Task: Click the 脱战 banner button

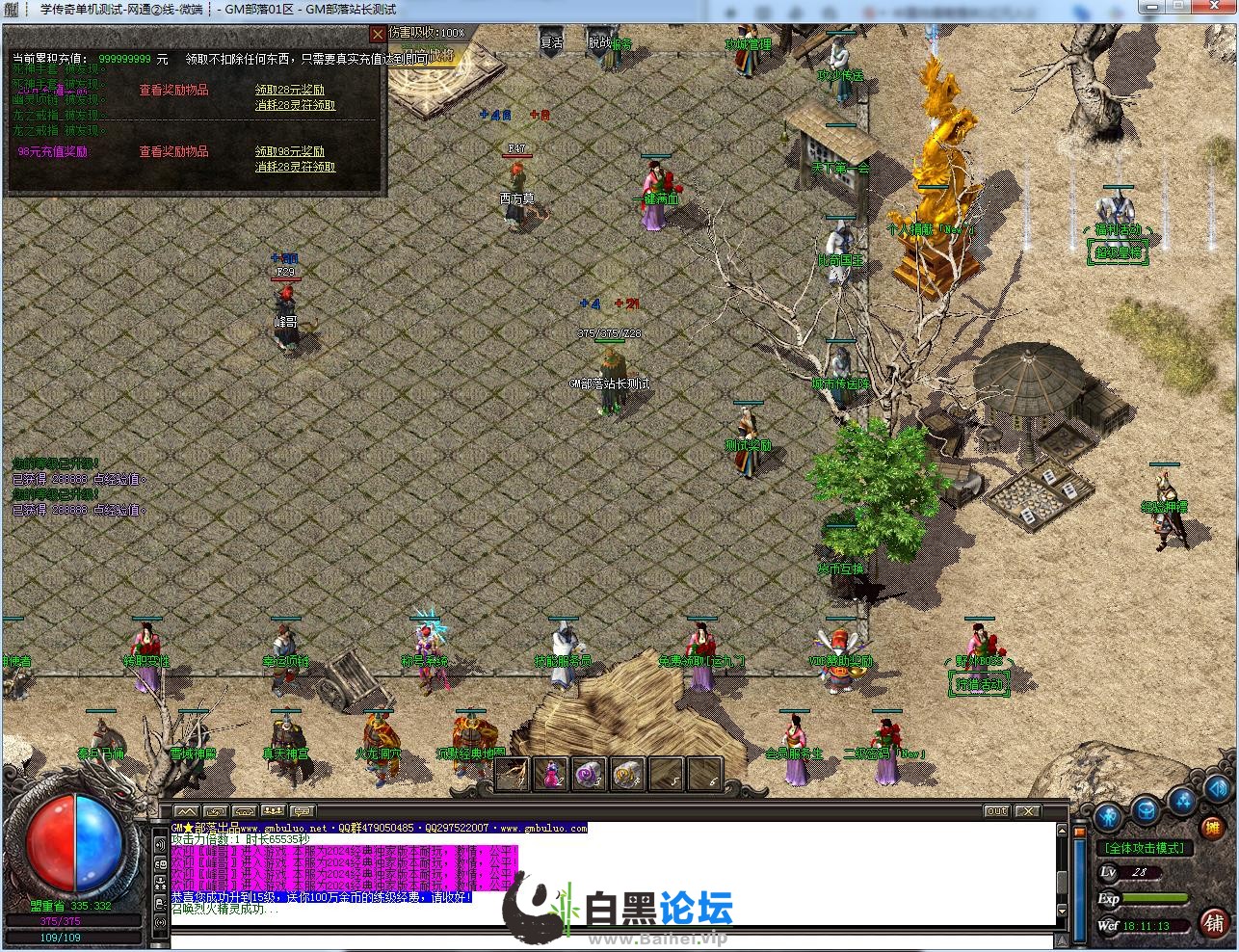Action: point(599,42)
